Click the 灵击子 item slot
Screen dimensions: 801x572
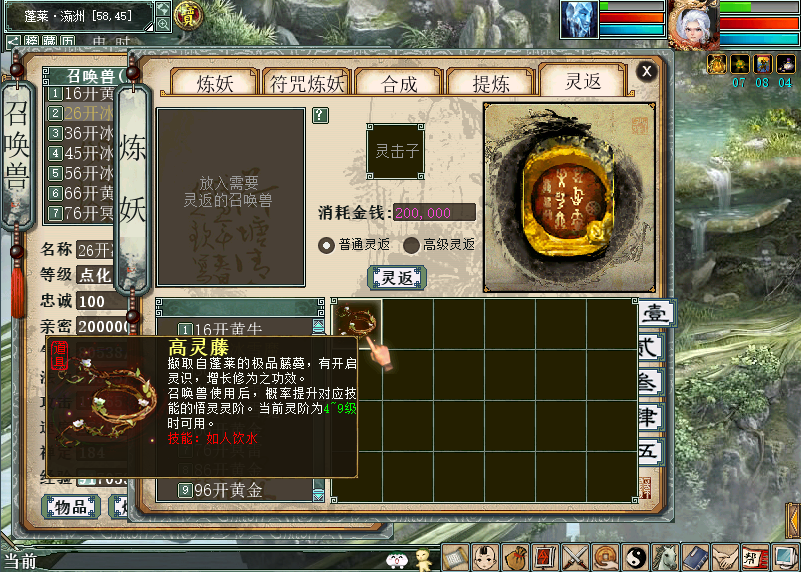click(397, 152)
